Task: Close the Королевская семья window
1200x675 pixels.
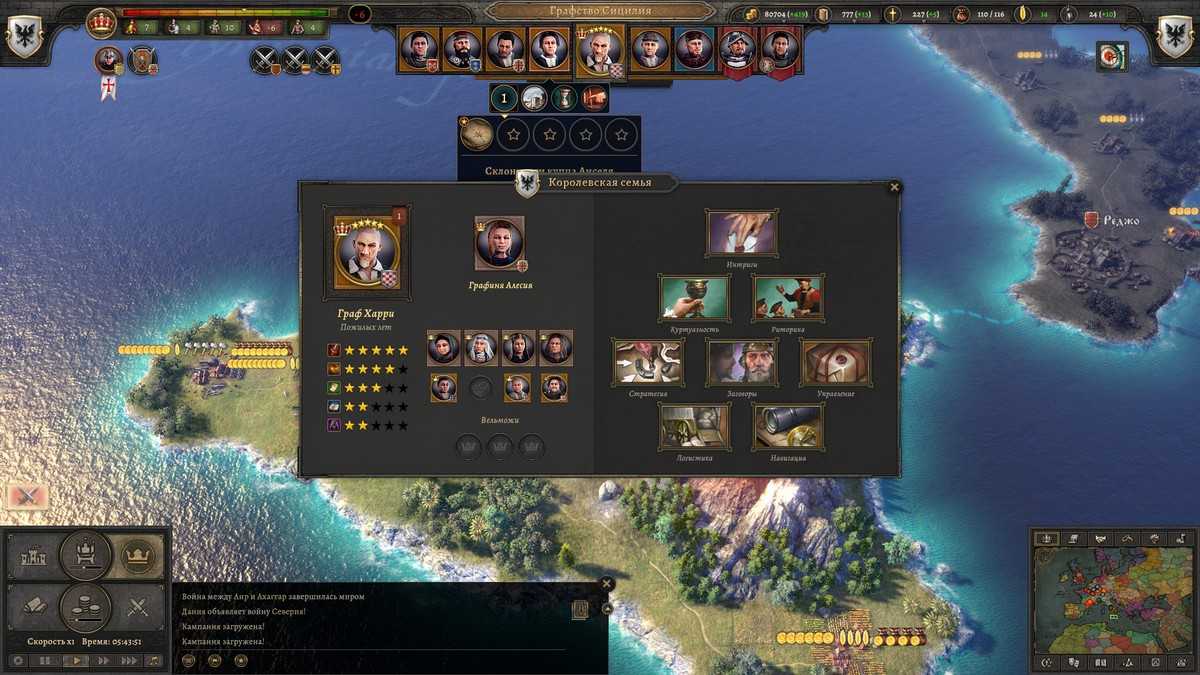Action: pos(895,187)
